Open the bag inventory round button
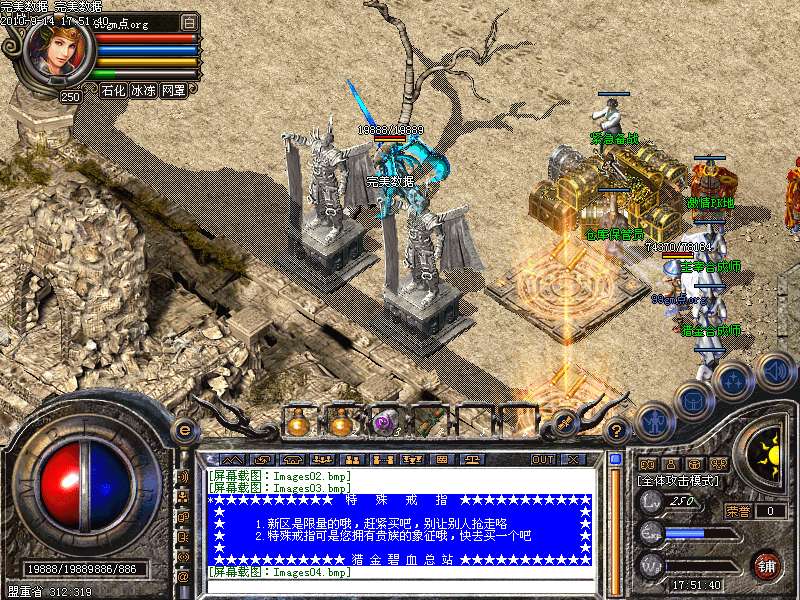Viewport: 800px width, 600px height. (x=694, y=402)
